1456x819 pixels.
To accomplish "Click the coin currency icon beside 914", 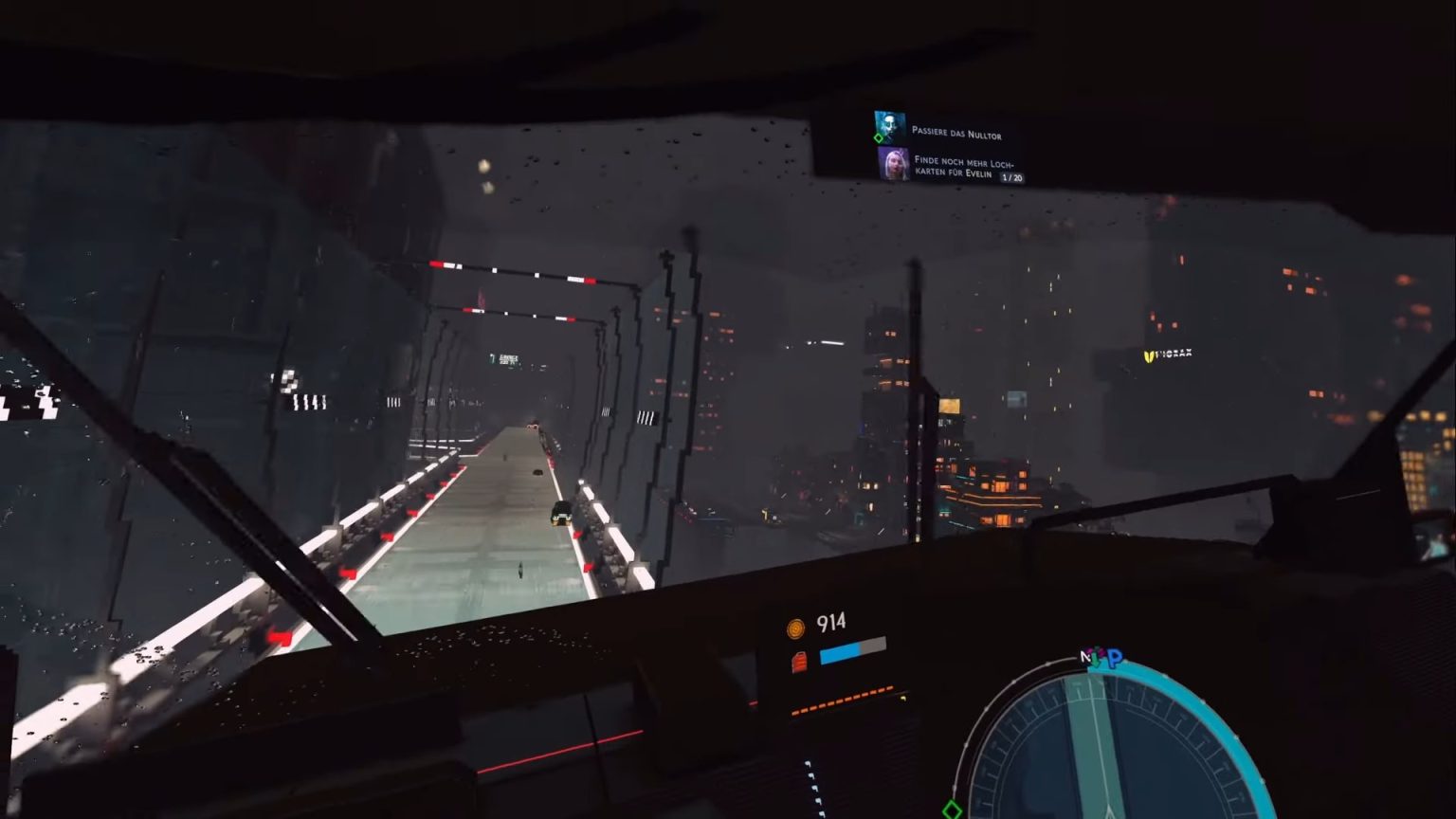I will coord(793,622).
